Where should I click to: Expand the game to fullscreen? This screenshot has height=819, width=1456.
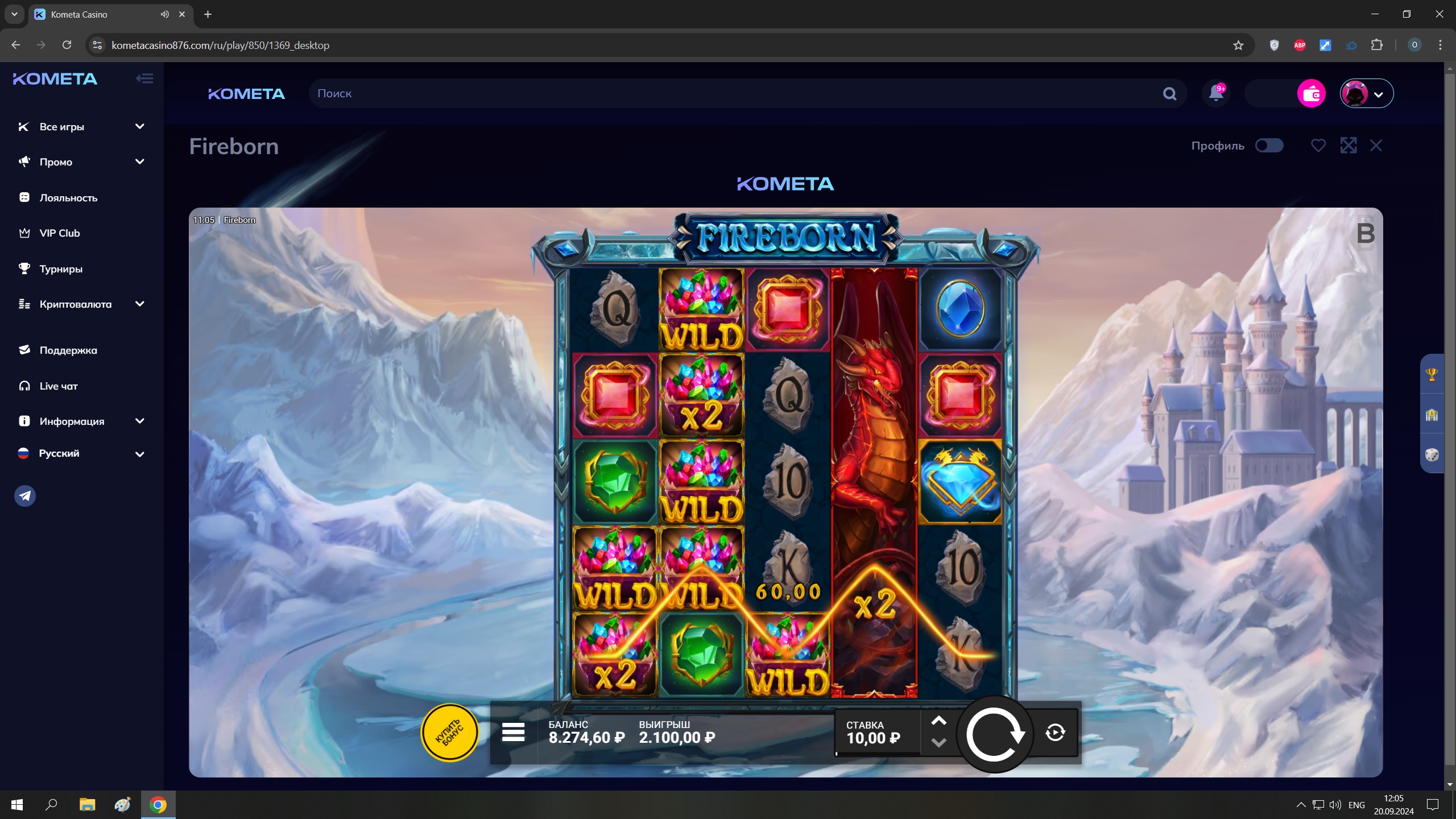(x=1348, y=146)
